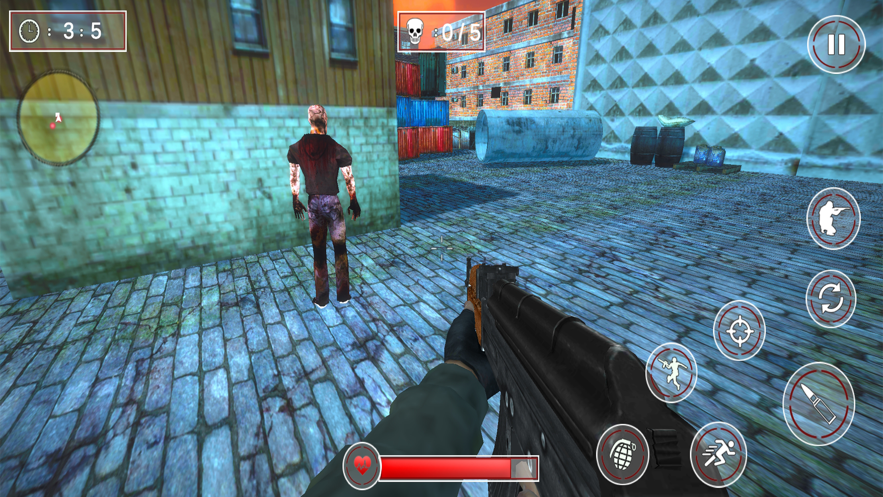Pause the game

[836, 44]
